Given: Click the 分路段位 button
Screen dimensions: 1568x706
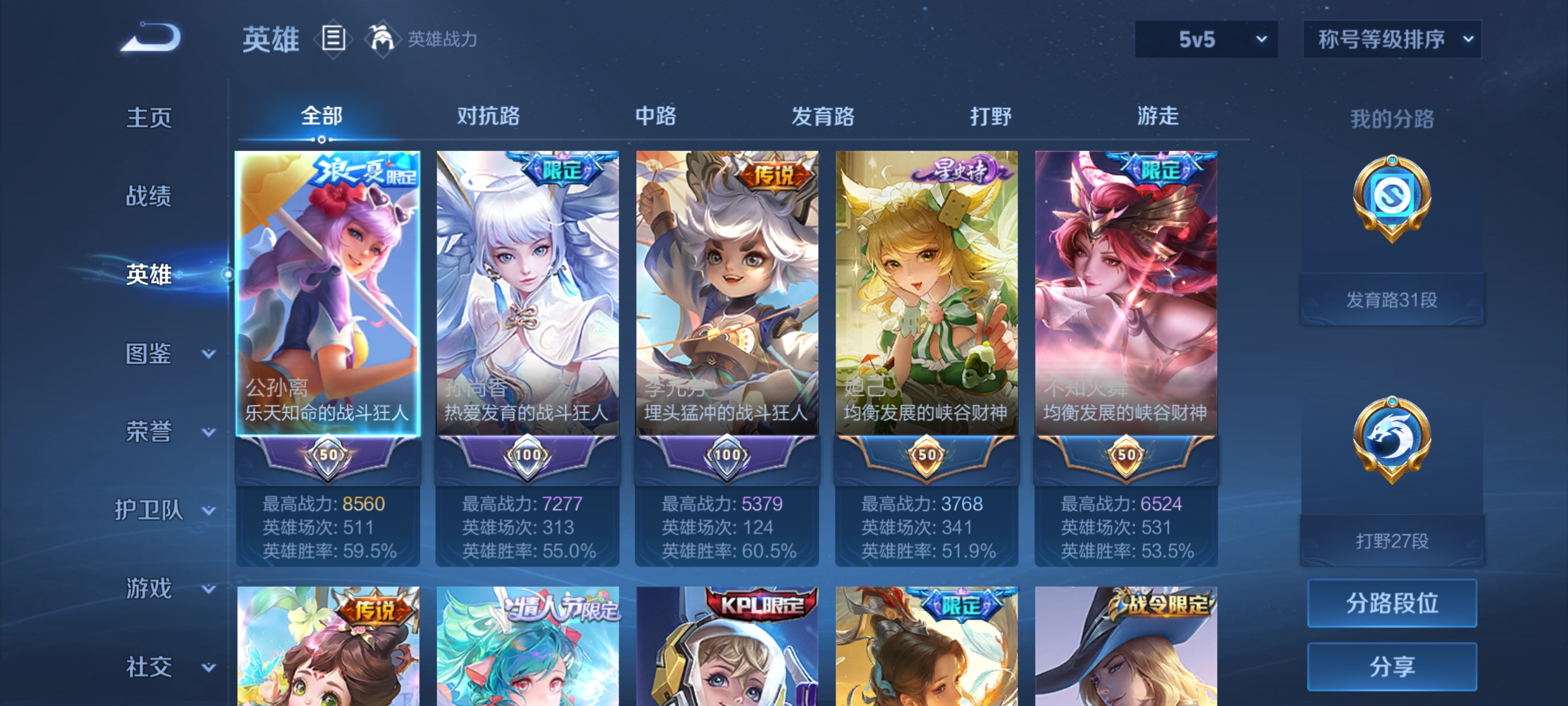Looking at the screenshot, I should click(1392, 604).
